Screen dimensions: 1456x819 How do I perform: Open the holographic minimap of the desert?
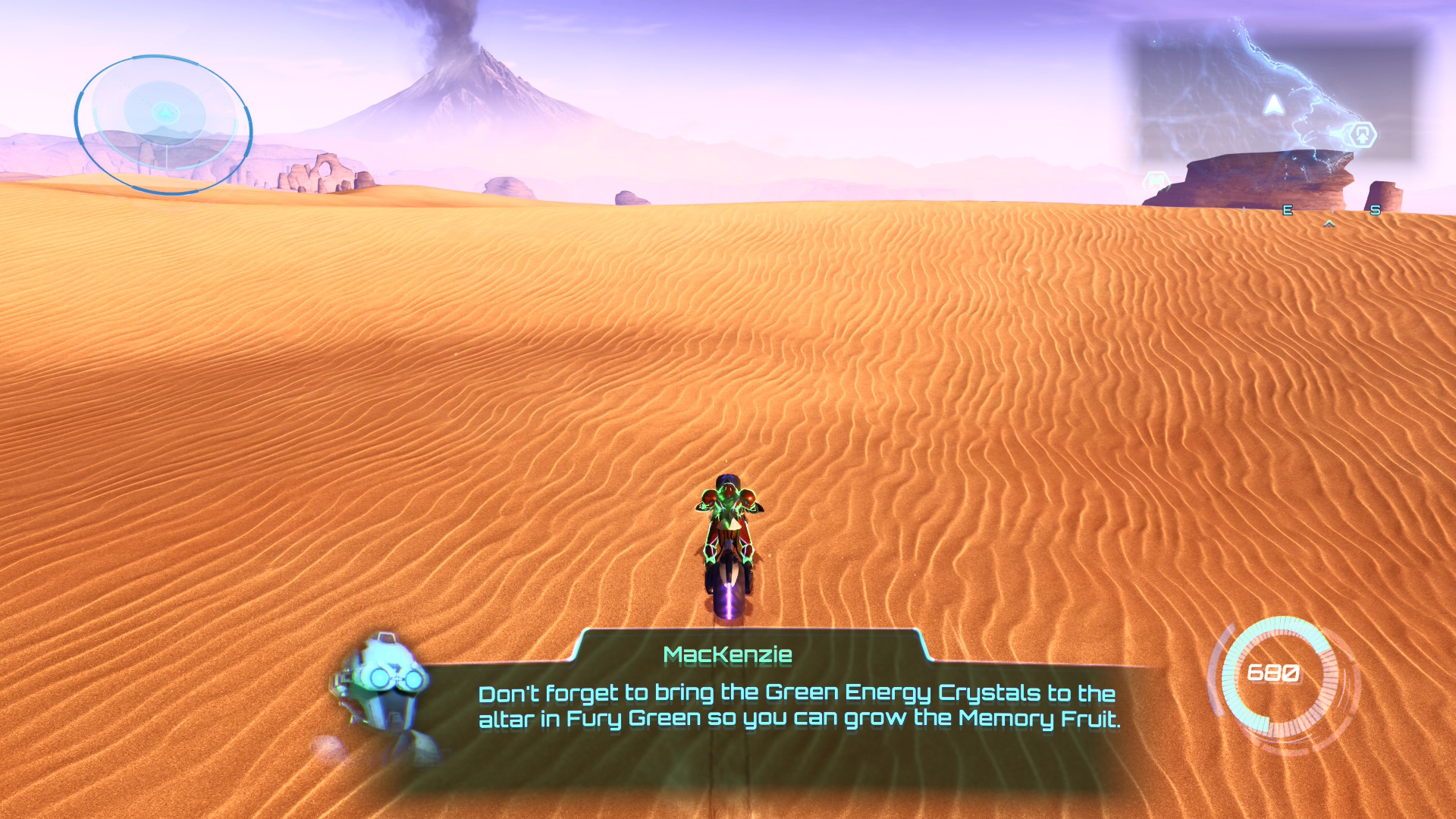(1274, 95)
